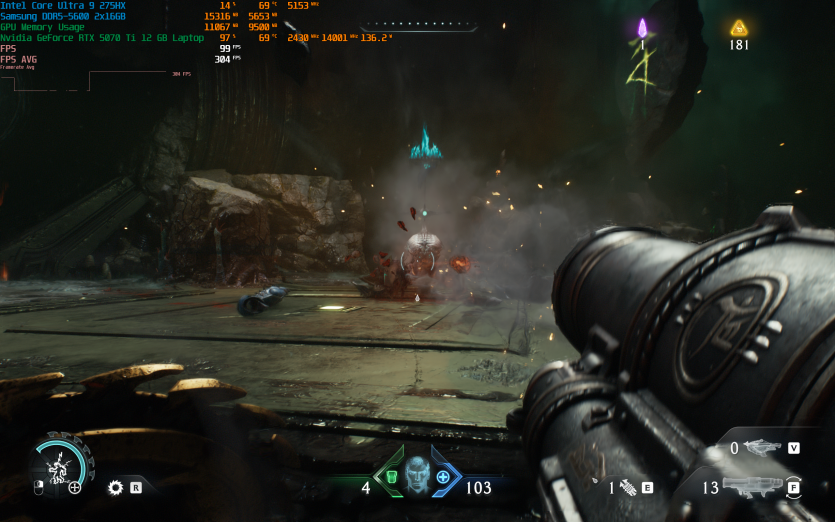Select the grenade item icon
The width and height of the screenshot is (835, 522).
pyautogui.click(x=628, y=488)
